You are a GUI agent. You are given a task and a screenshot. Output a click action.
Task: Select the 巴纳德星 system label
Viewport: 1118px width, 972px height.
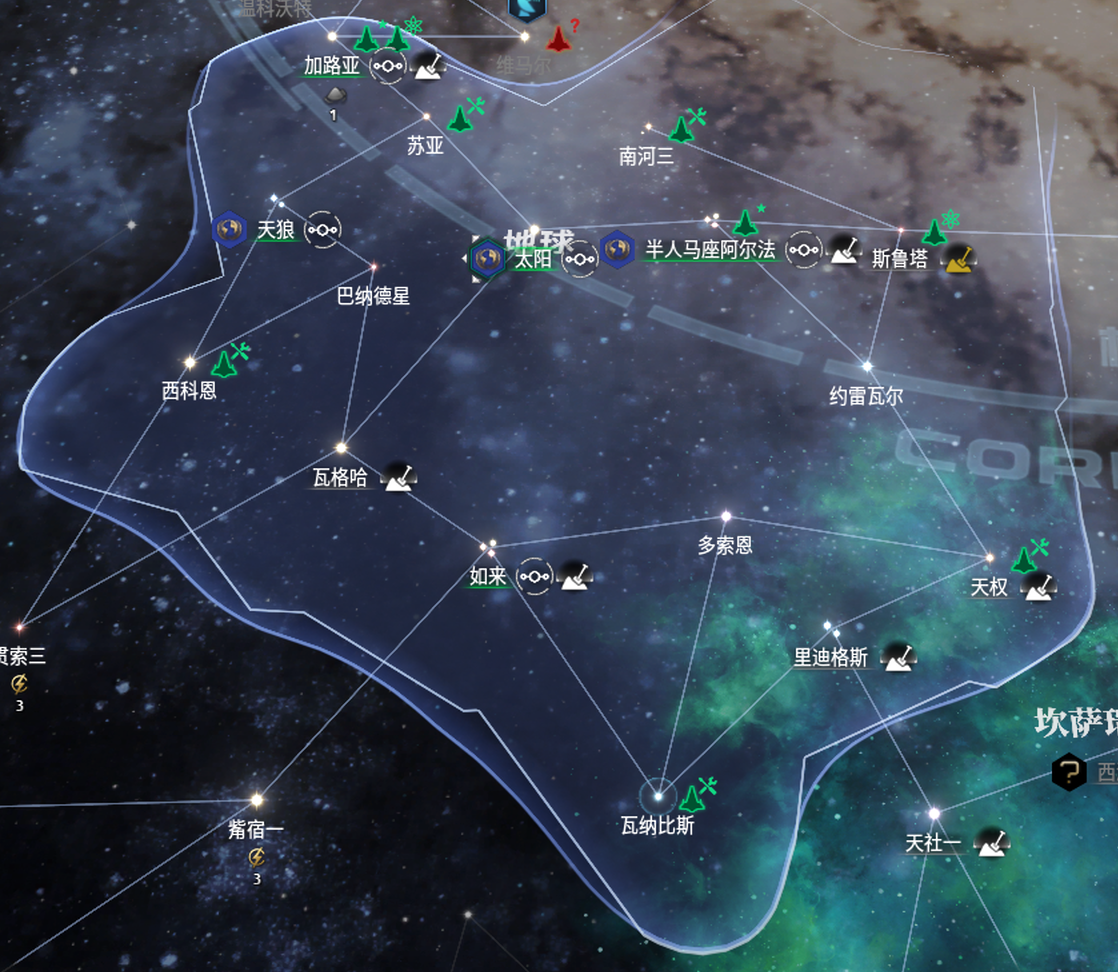pos(373,296)
